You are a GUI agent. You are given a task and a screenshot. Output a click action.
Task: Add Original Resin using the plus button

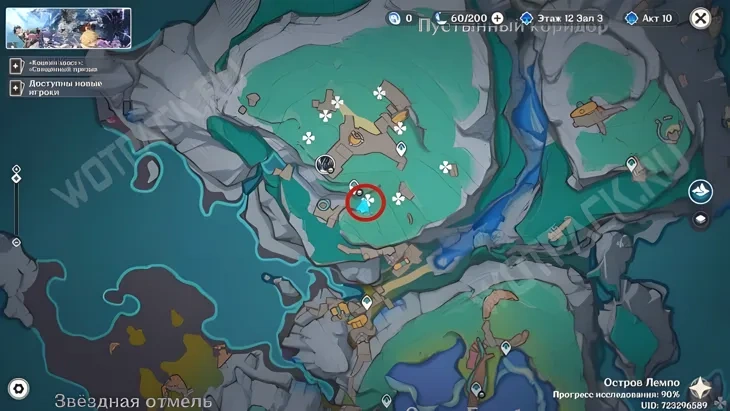(497, 18)
